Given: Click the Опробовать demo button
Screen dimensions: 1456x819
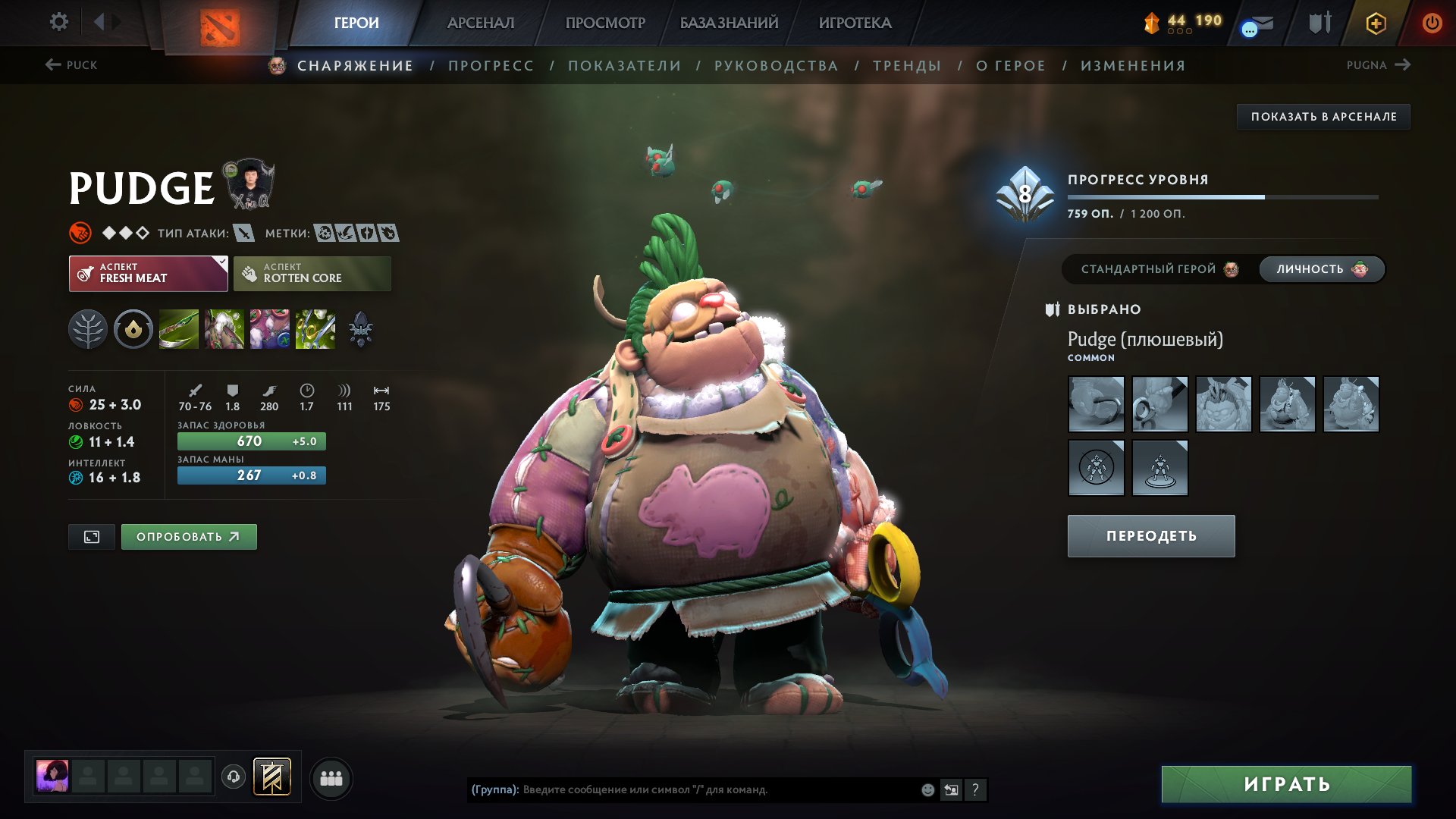Looking at the screenshot, I should [189, 537].
